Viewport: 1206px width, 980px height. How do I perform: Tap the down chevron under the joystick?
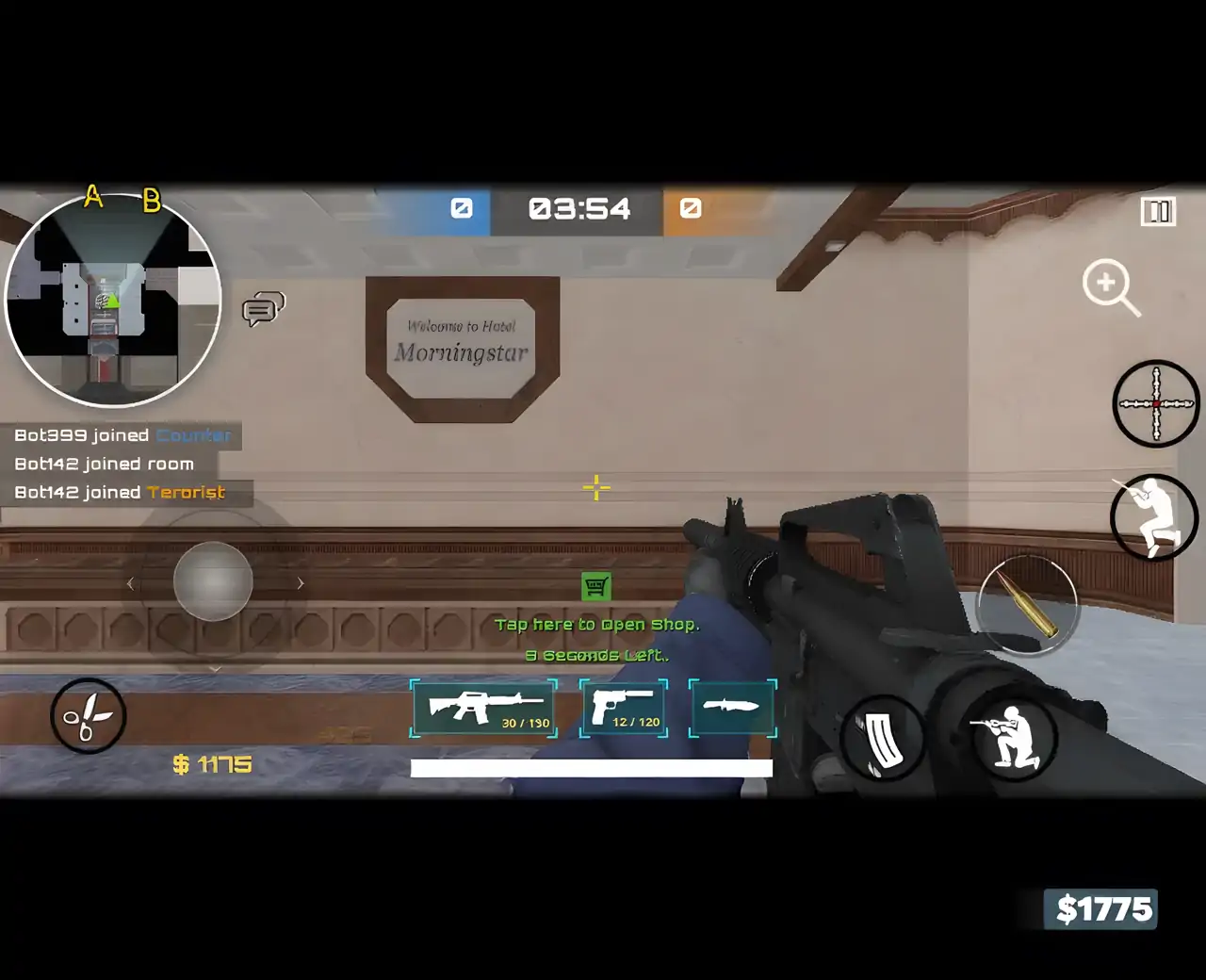[x=215, y=668]
